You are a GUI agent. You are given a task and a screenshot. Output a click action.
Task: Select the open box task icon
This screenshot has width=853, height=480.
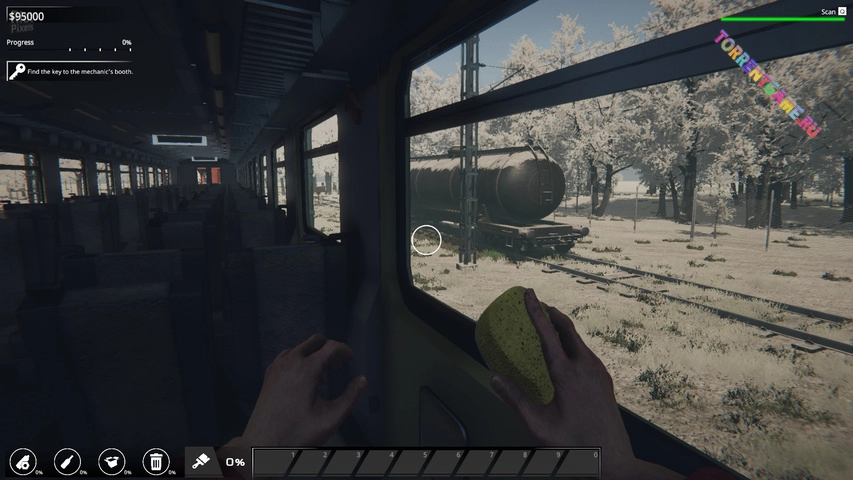tap(111, 461)
